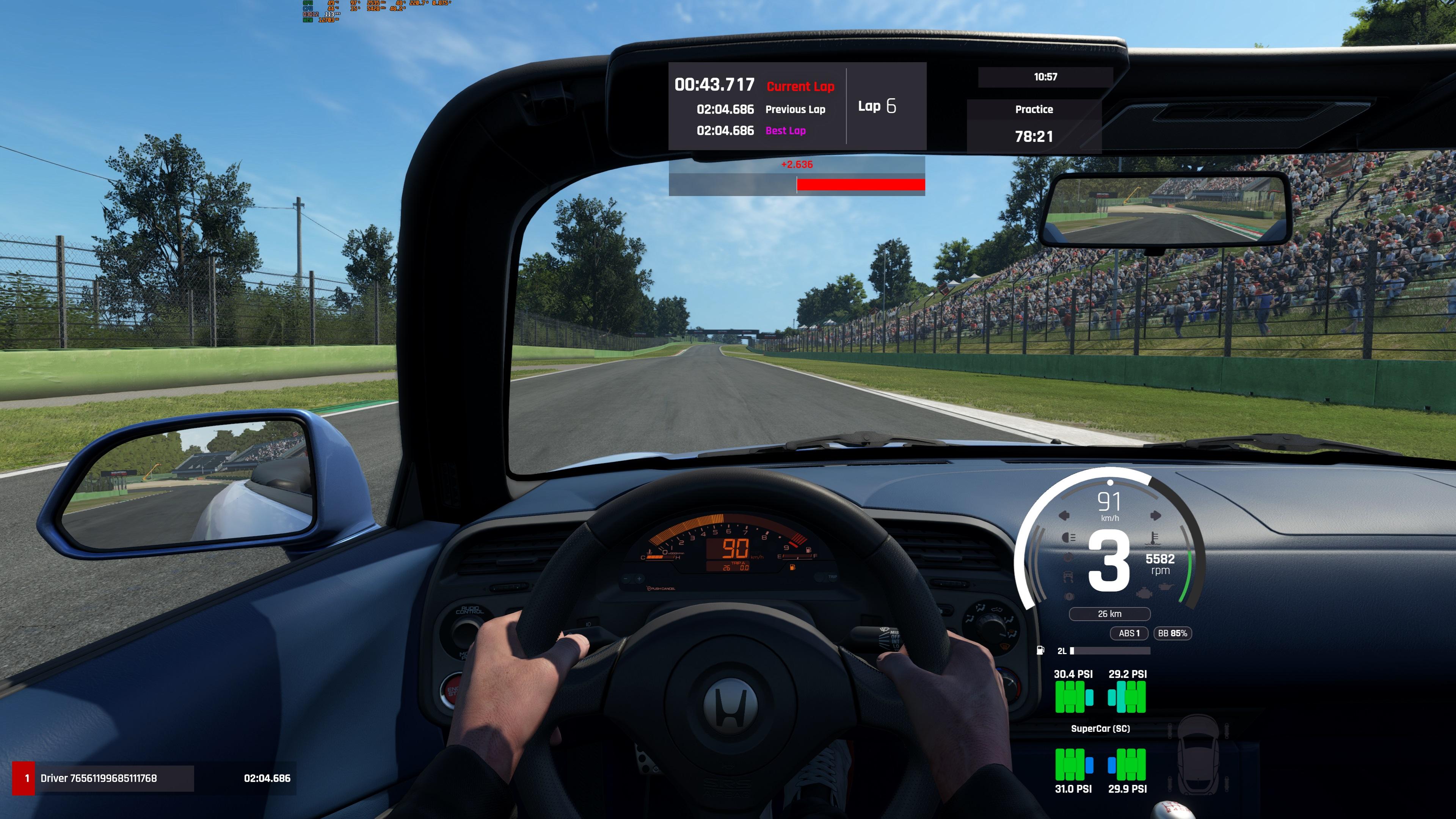Screen dimensions: 1456x819
Task: Click the fuel pump icon
Action: 1040,651
